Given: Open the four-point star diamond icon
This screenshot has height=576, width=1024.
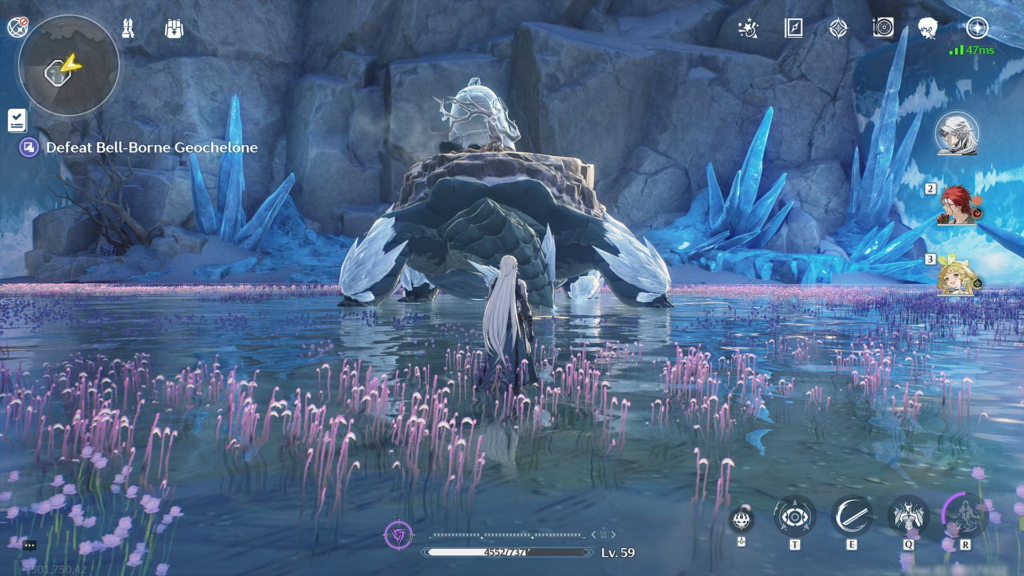Looking at the screenshot, I should point(838,28).
